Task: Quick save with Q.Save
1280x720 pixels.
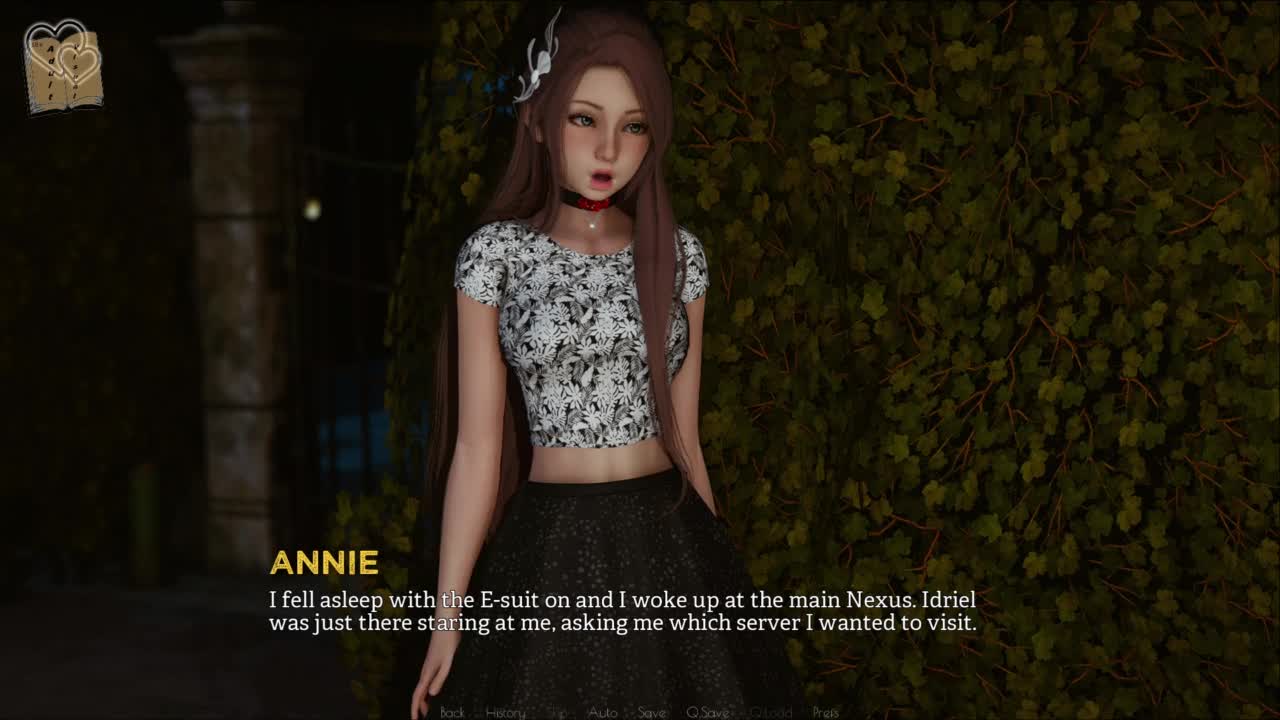Action: click(x=707, y=712)
